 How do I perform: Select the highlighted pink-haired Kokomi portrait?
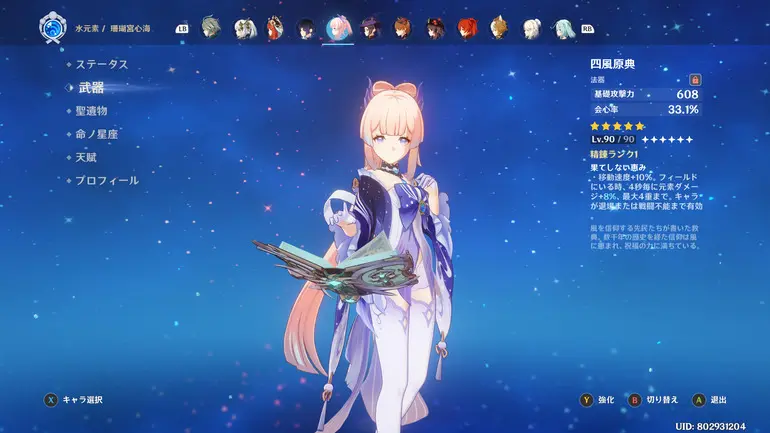click(x=338, y=28)
